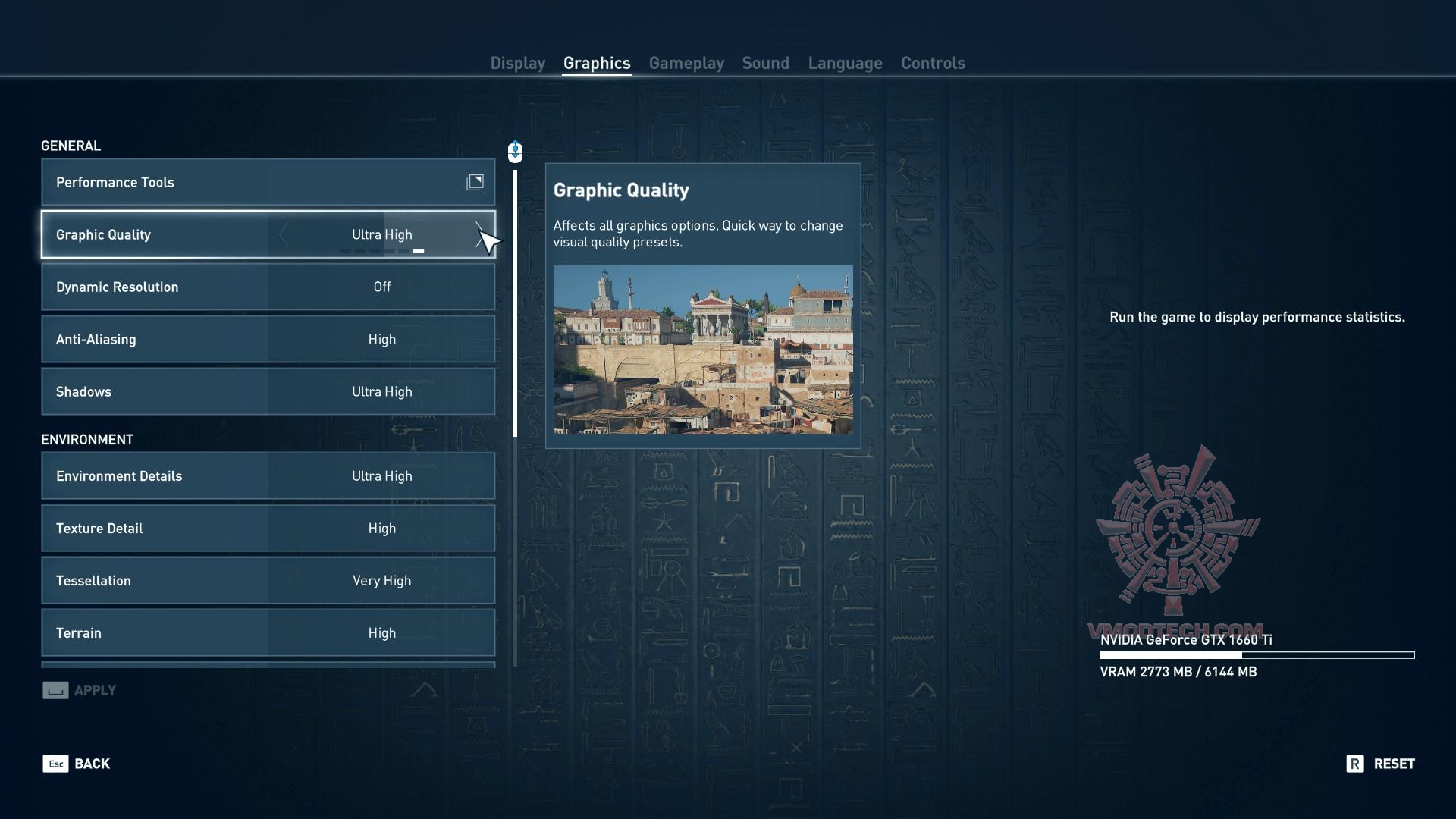The image size is (1456, 819).
Task: Select the Texture Detail row
Action: pyautogui.click(x=268, y=529)
